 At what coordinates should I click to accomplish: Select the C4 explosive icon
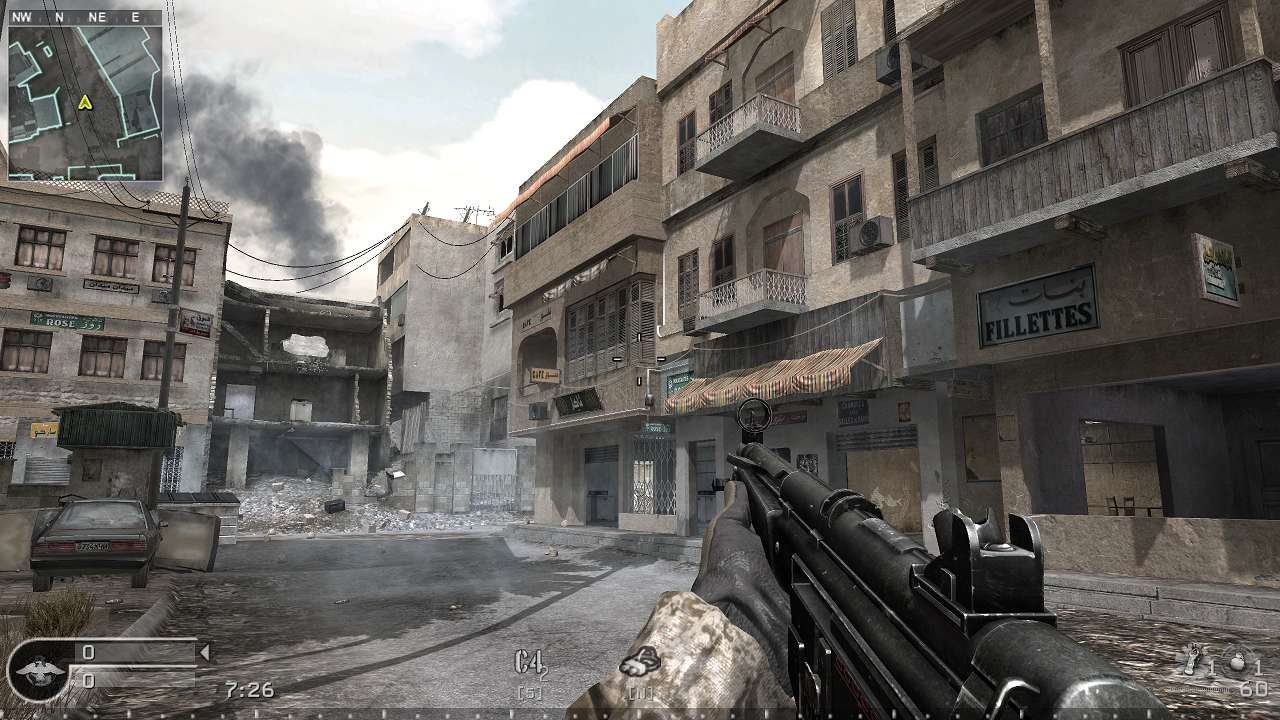pyautogui.click(x=530, y=662)
